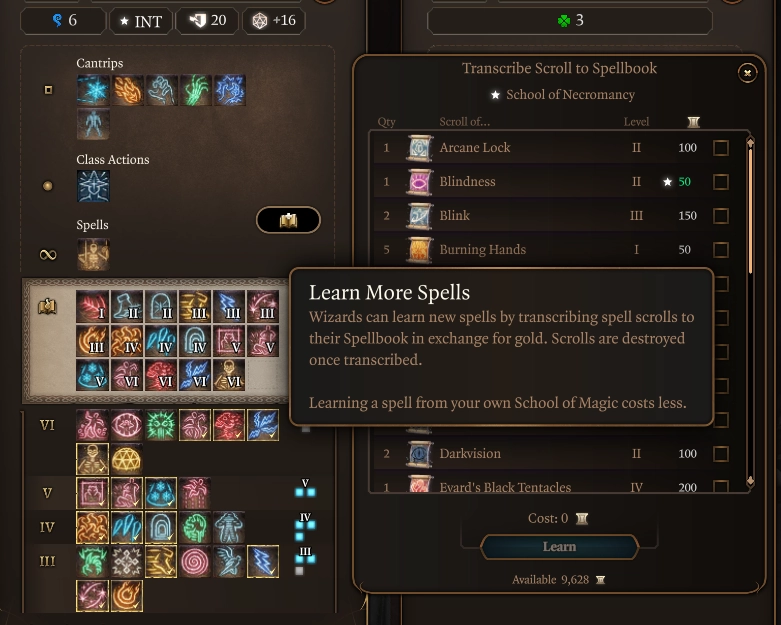Screen dimensions: 781x625
Task: Select the Class Actions ability icon
Action: click(x=94, y=186)
